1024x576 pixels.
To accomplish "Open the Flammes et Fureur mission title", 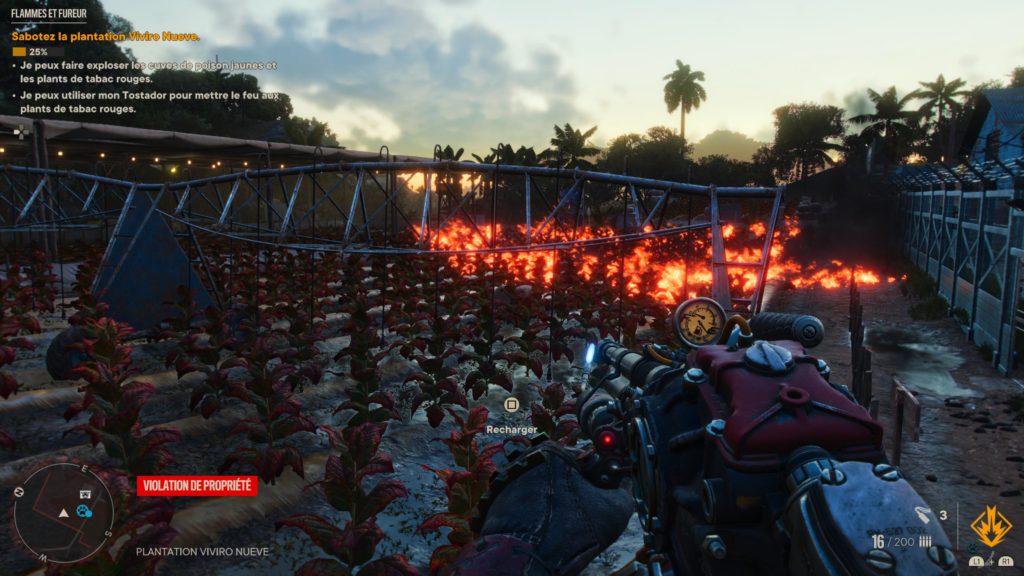I will (48, 14).
